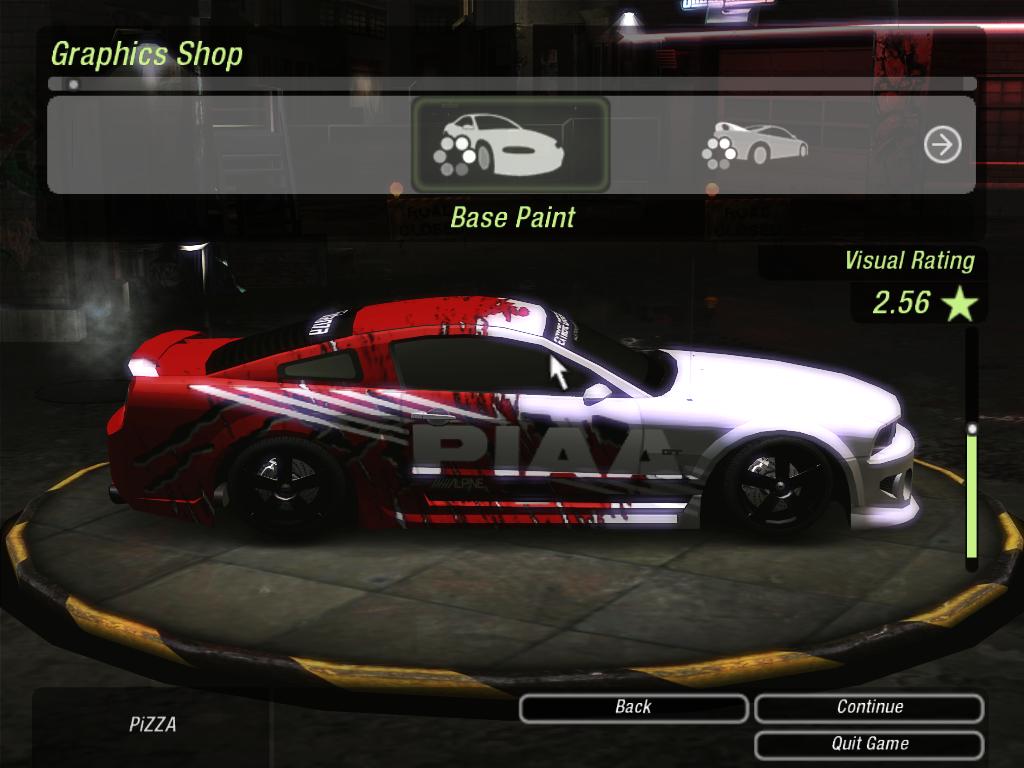
Task: Select the highlighted Base Paint car icon
Action: (x=510, y=145)
